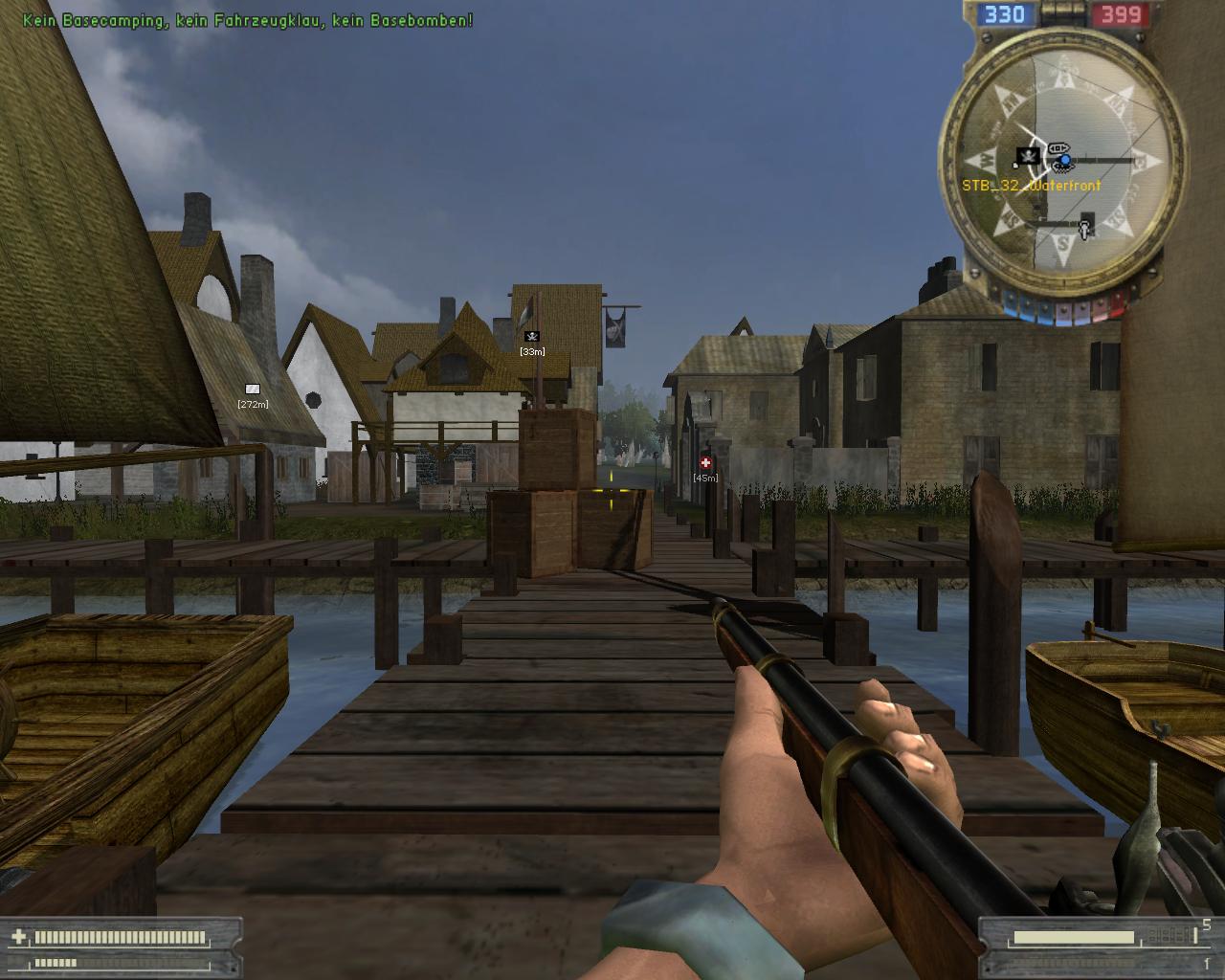Select the boat icon at minimap's south pier
The height and width of the screenshot is (980, 1225).
coord(1084,229)
